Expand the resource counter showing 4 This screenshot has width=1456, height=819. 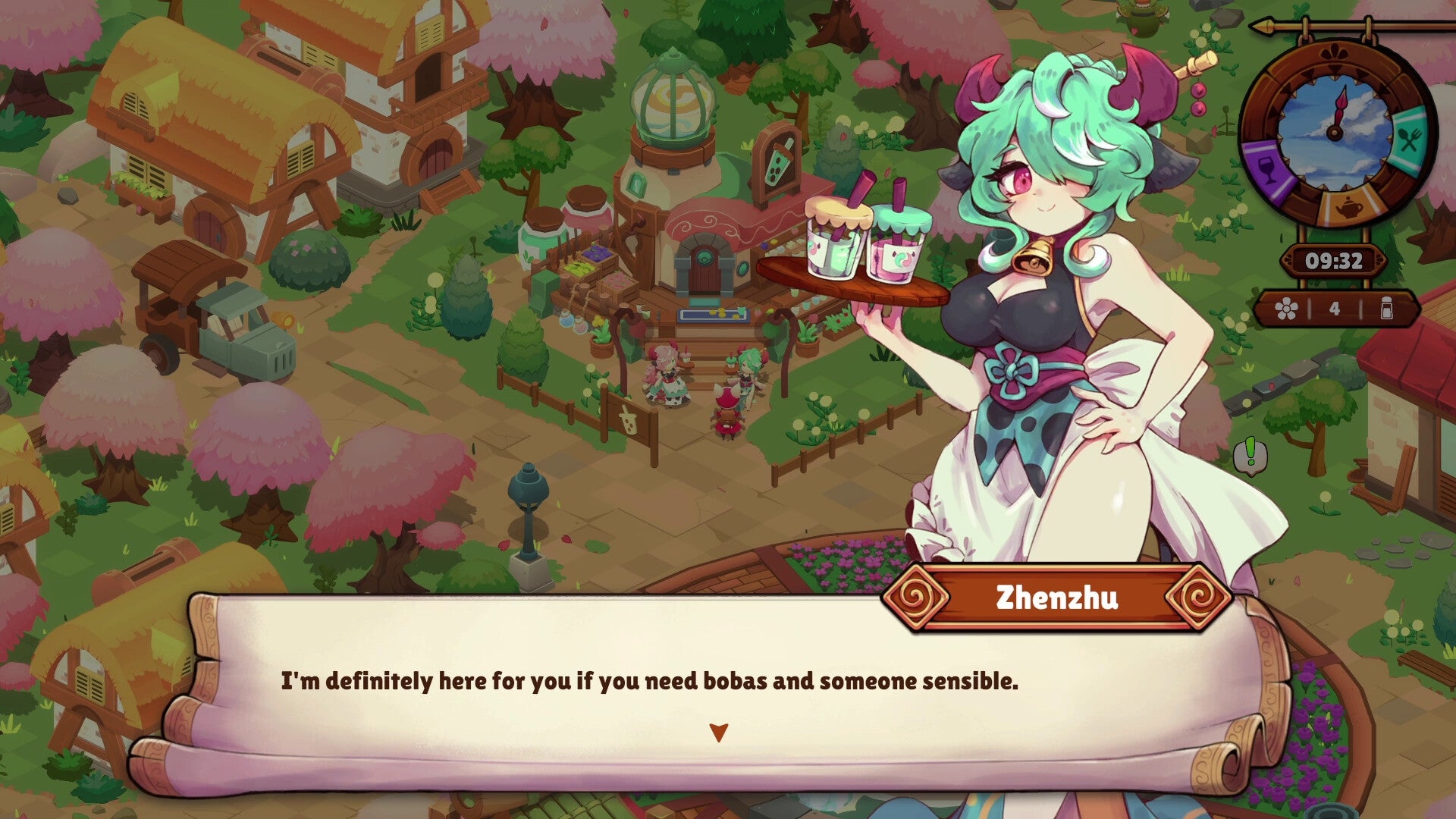(x=1335, y=308)
